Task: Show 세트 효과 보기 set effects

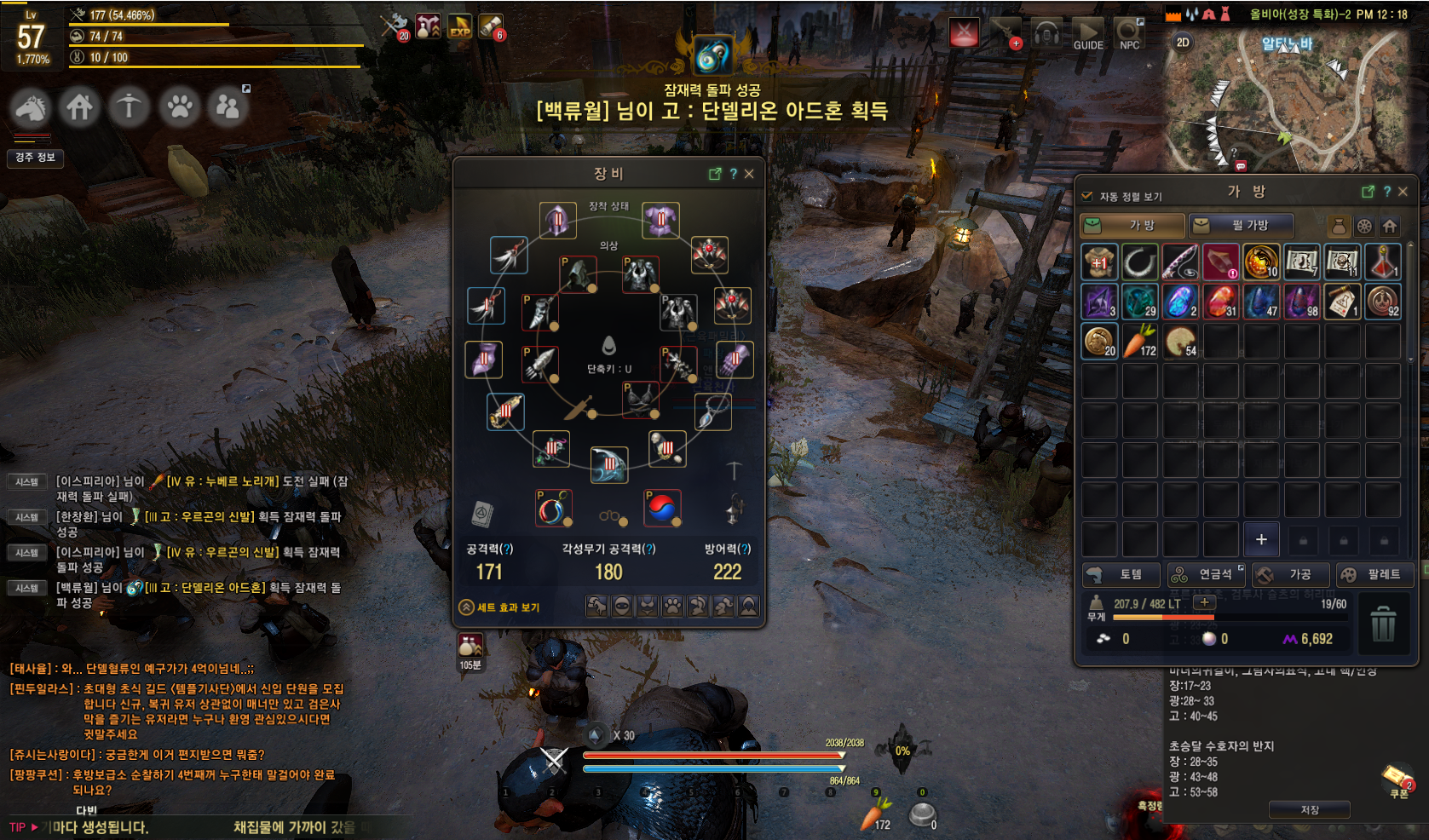Action: tap(499, 607)
